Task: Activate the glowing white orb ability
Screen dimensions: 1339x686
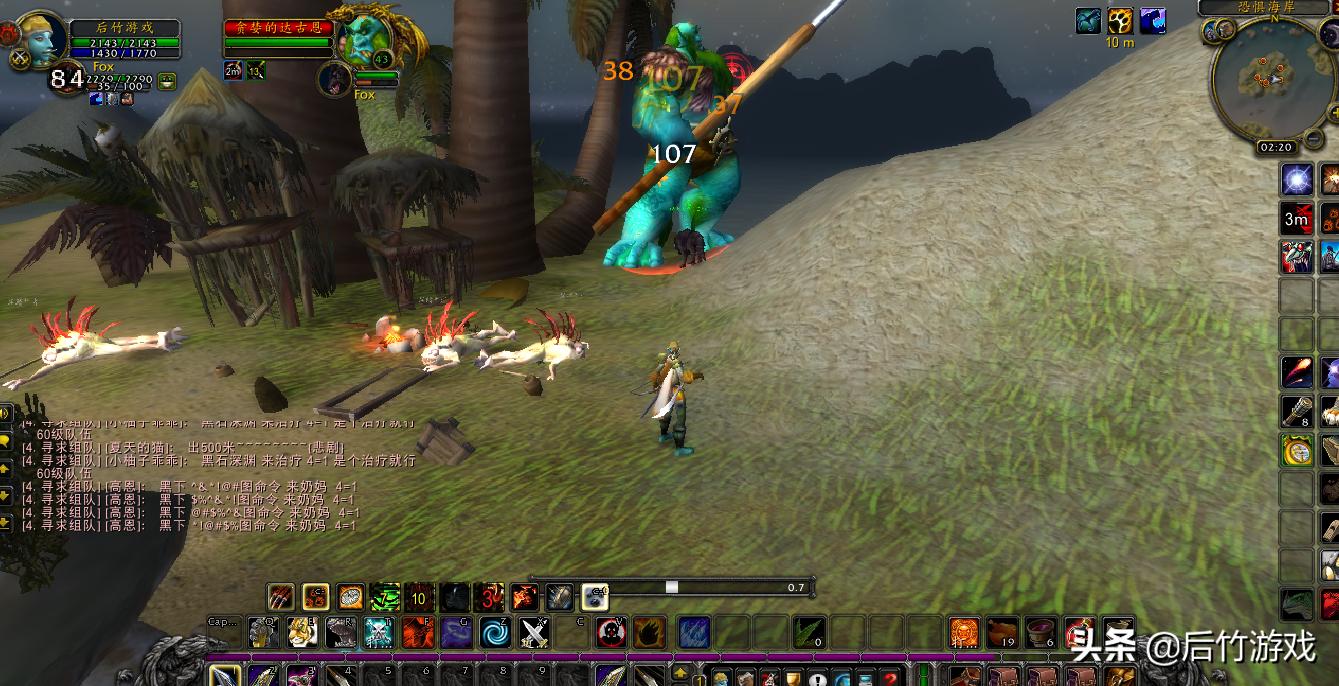Action: (1297, 180)
